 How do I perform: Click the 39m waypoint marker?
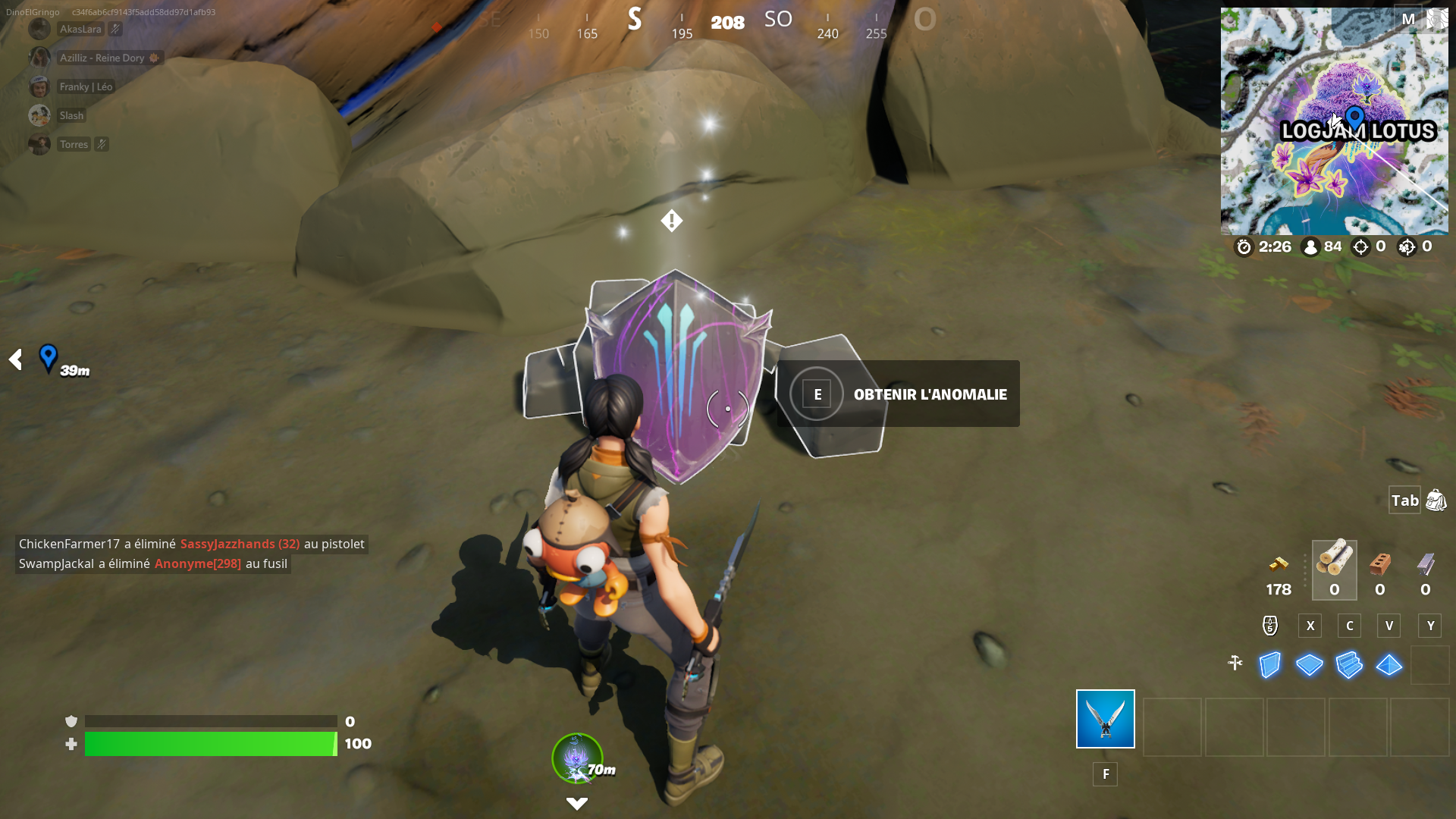(x=49, y=358)
